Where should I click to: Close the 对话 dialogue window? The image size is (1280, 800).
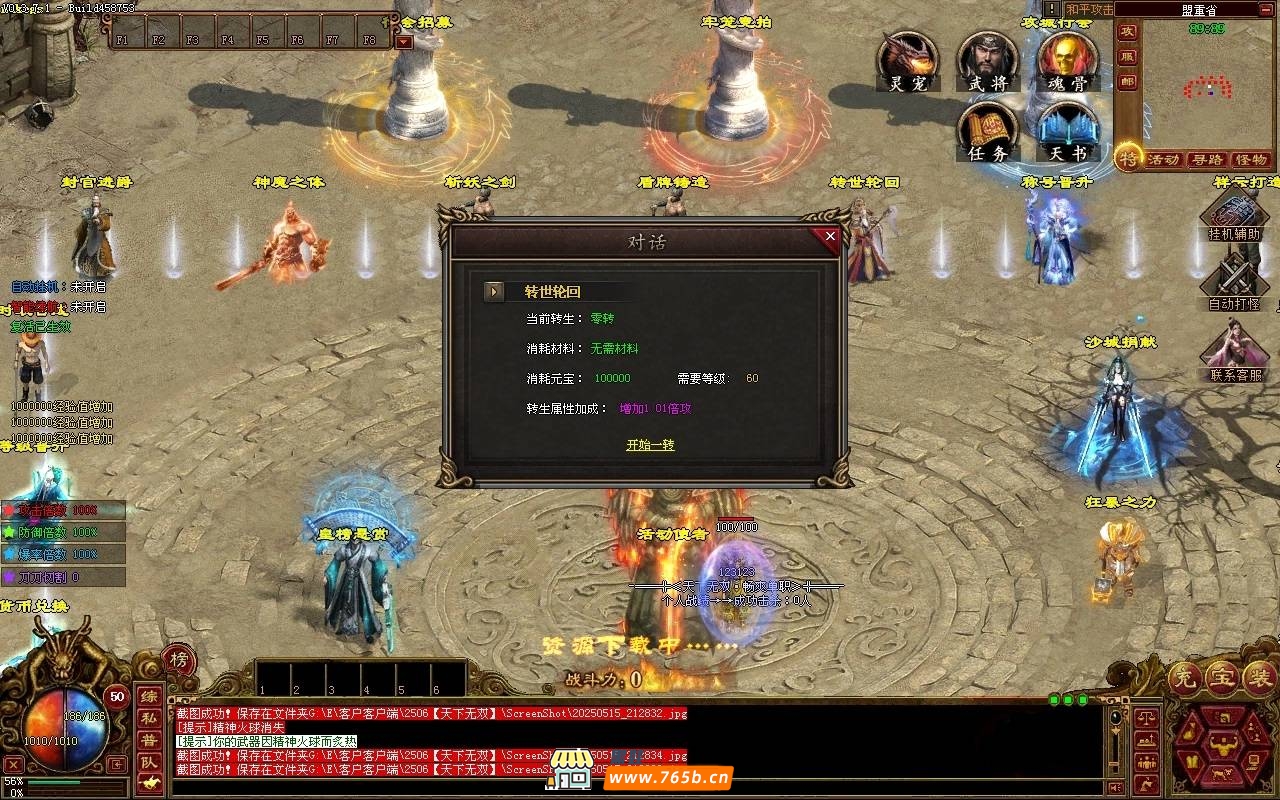[x=829, y=237]
